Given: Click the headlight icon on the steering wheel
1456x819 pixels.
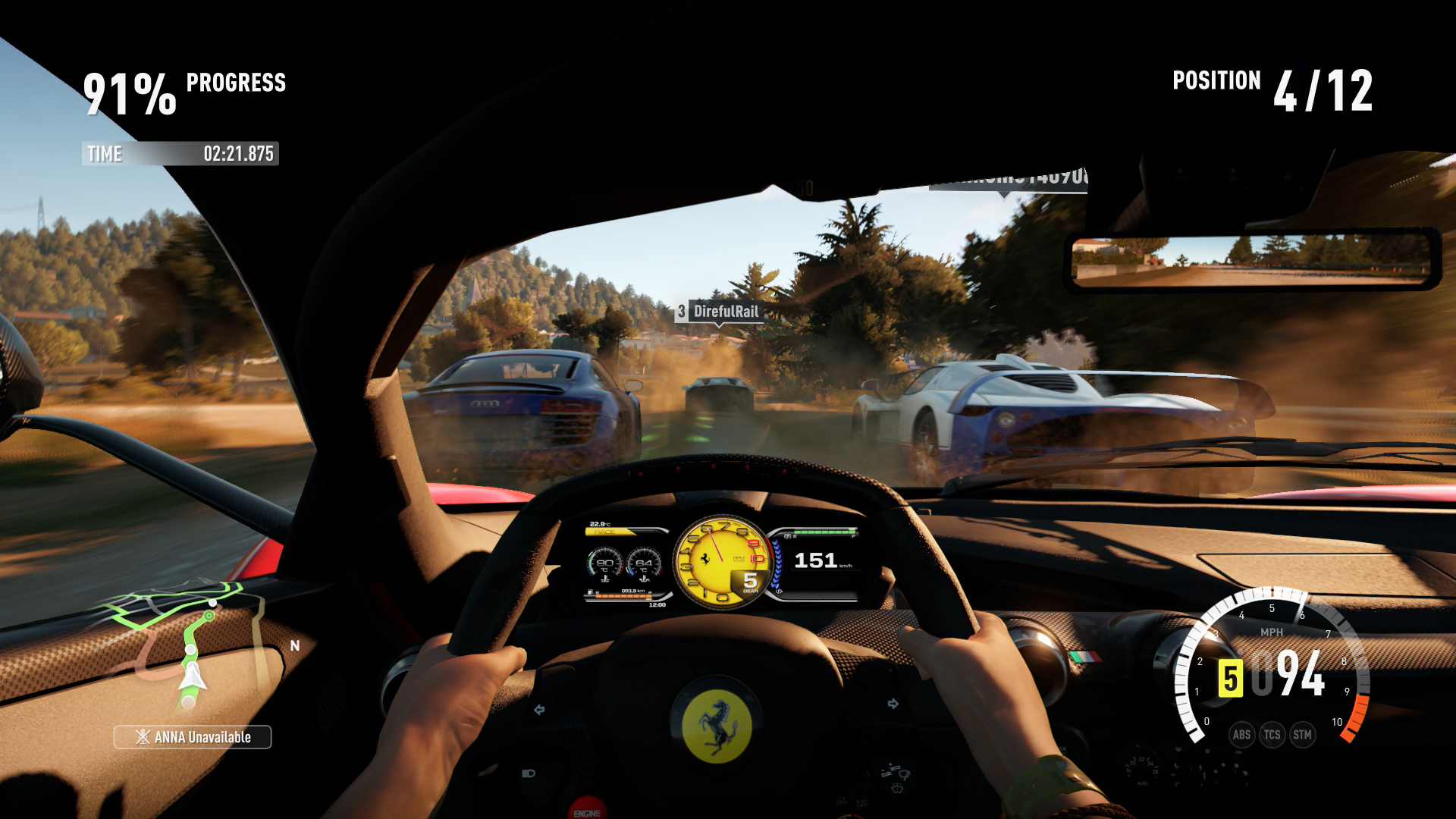Looking at the screenshot, I should click(529, 772).
